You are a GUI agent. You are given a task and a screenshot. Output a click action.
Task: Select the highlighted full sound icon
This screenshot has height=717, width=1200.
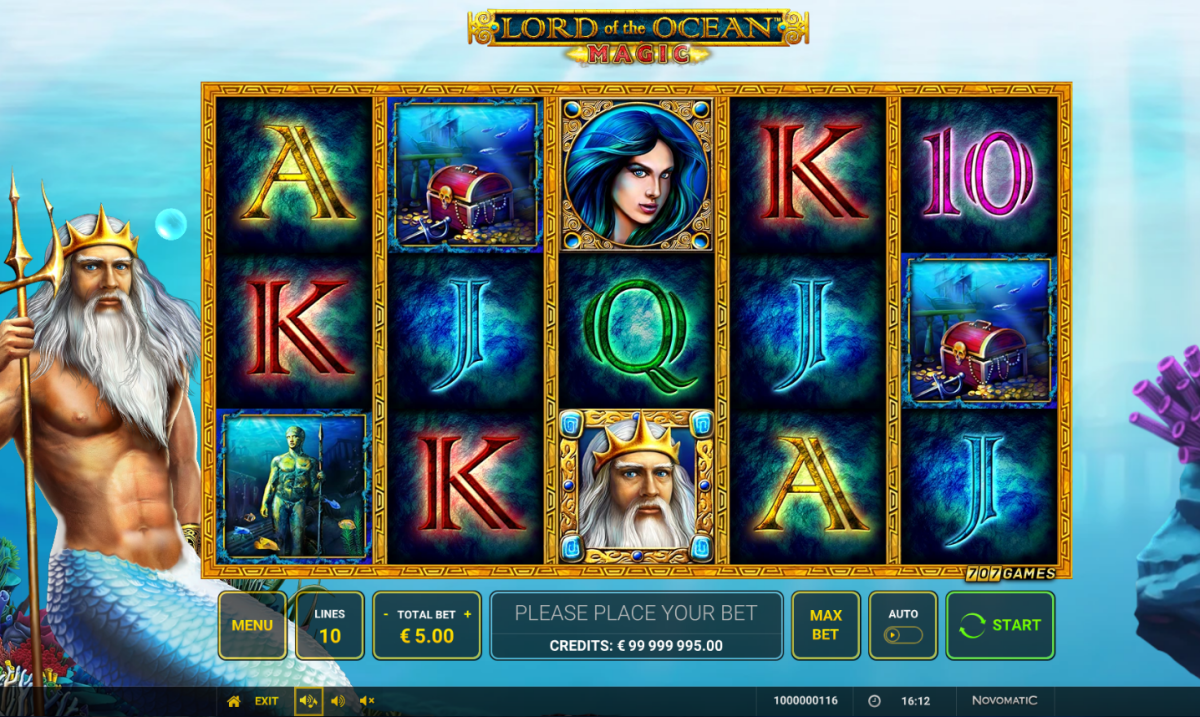click(308, 701)
